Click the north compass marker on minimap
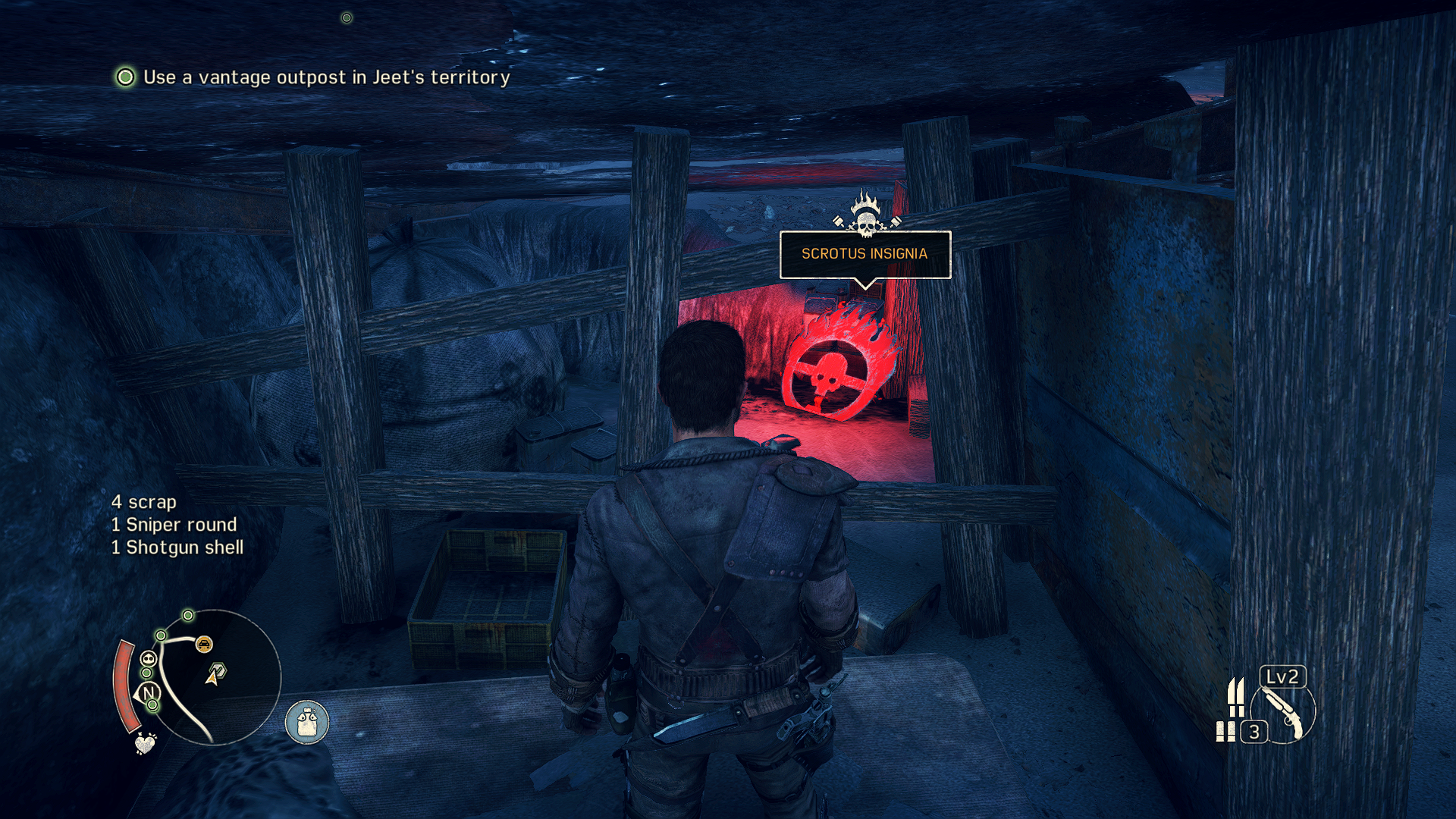The width and height of the screenshot is (1456, 819). (x=149, y=692)
